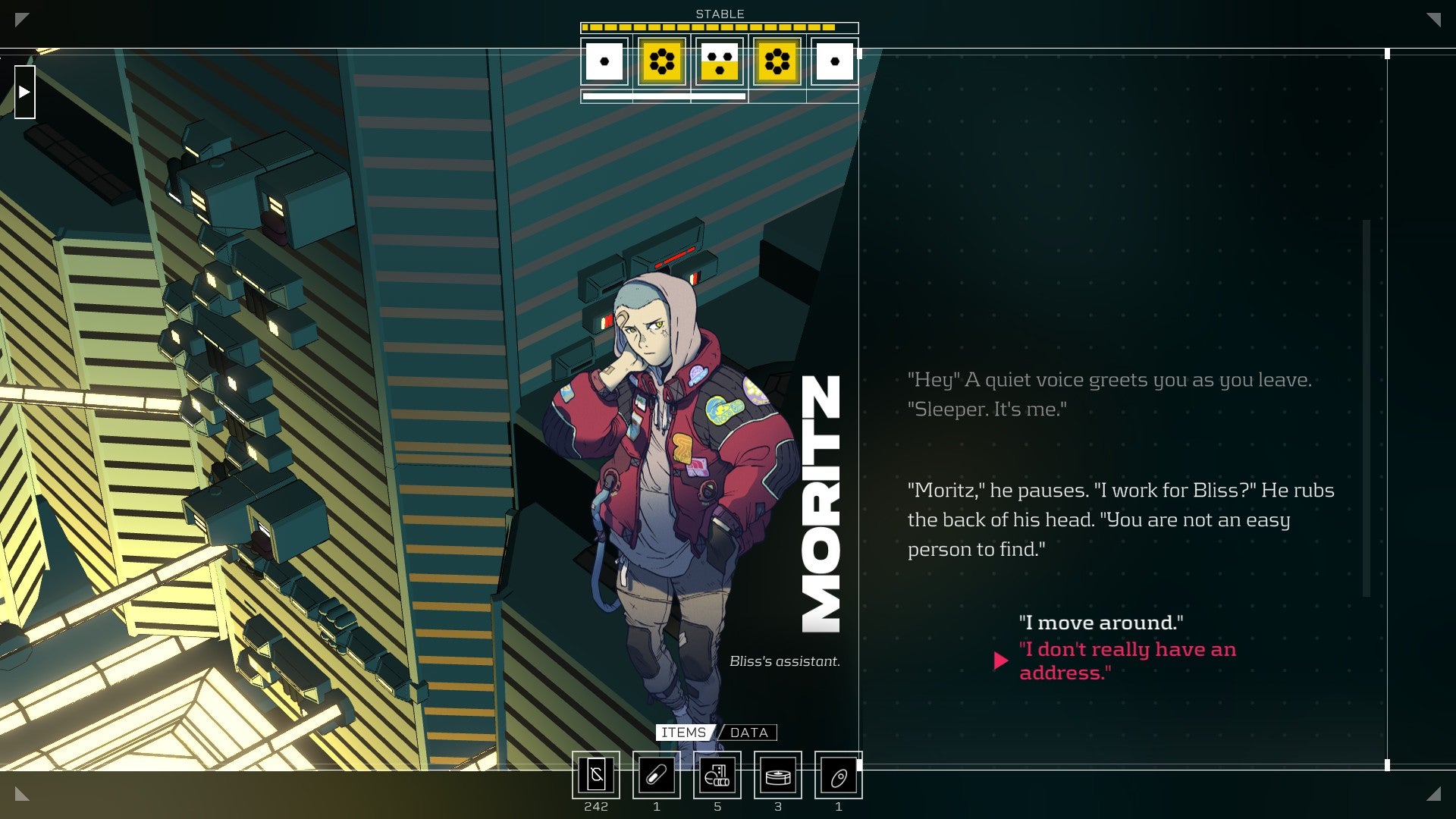Click the STABLE status label
This screenshot has width=1456, height=819.
[x=719, y=13]
